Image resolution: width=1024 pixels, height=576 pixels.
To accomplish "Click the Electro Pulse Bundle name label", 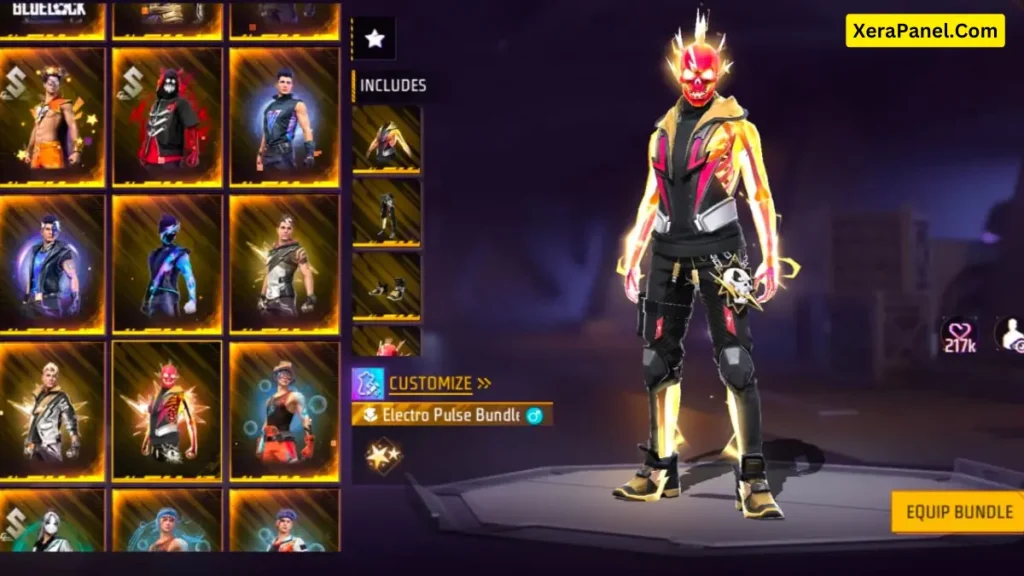I will 450,415.
